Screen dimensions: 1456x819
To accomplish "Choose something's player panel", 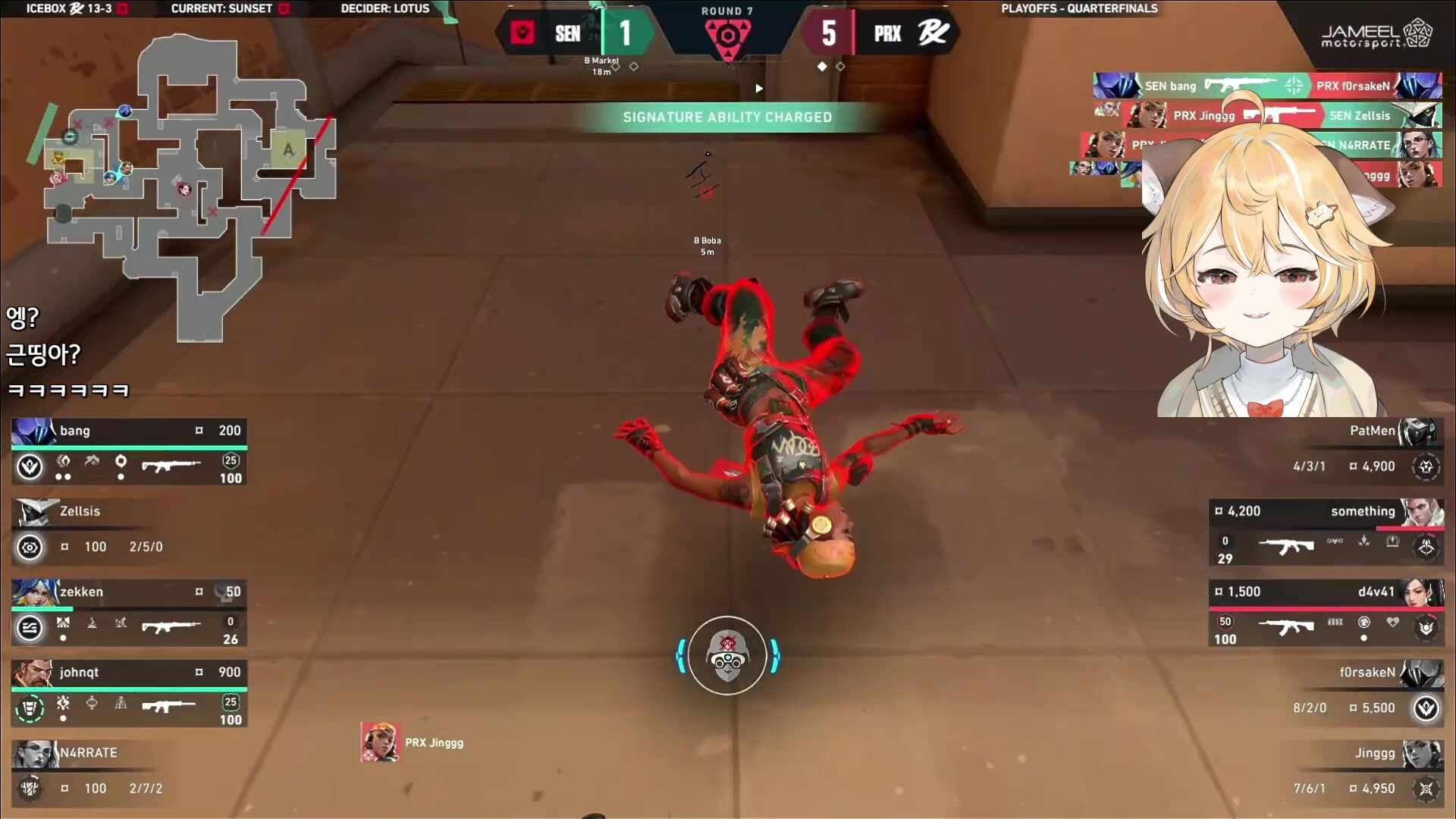I will (1326, 534).
